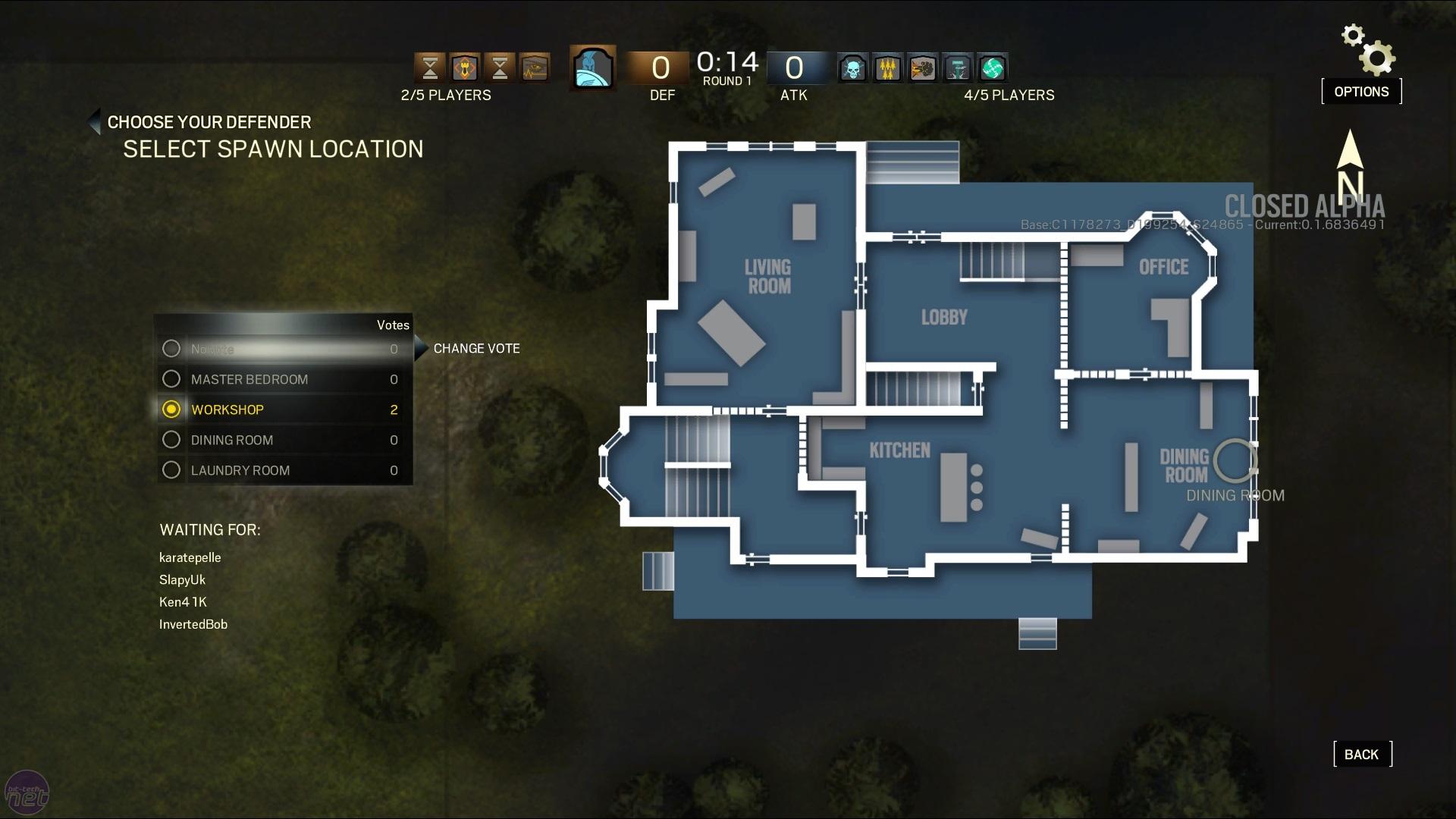Select the Workshop spawn option

point(172,409)
